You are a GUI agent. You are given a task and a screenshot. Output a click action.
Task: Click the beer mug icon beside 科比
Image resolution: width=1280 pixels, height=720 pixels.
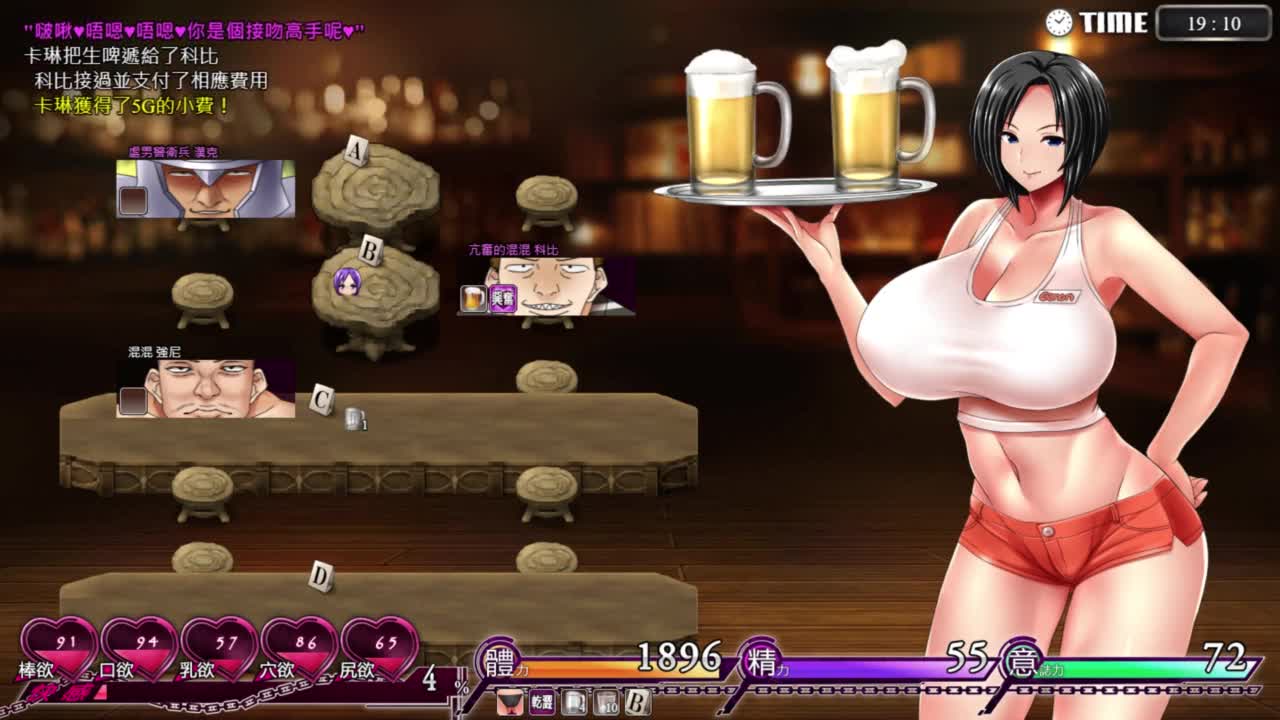pos(473,298)
